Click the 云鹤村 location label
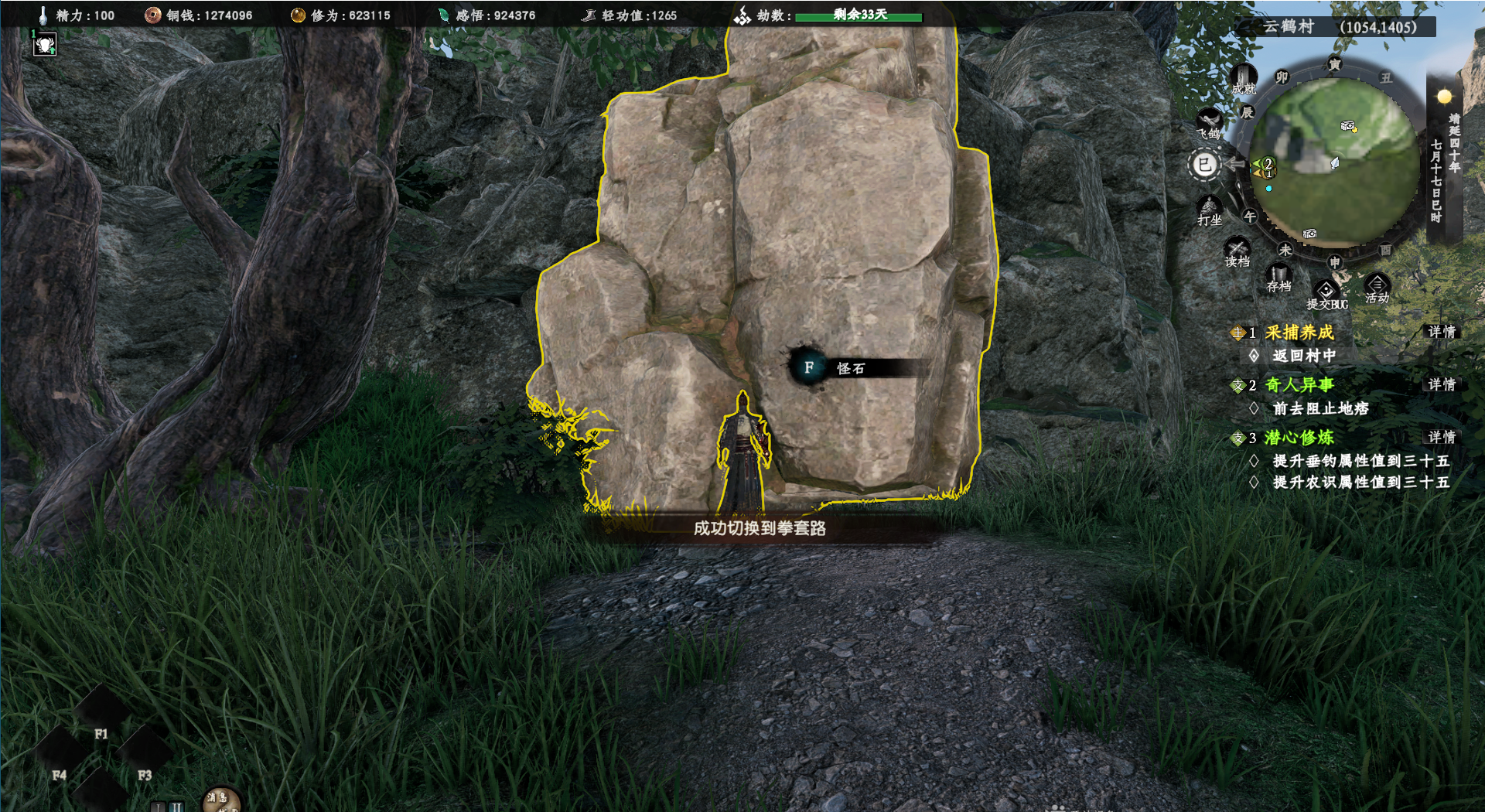The image size is (1485, 812). coord(1289,27)
